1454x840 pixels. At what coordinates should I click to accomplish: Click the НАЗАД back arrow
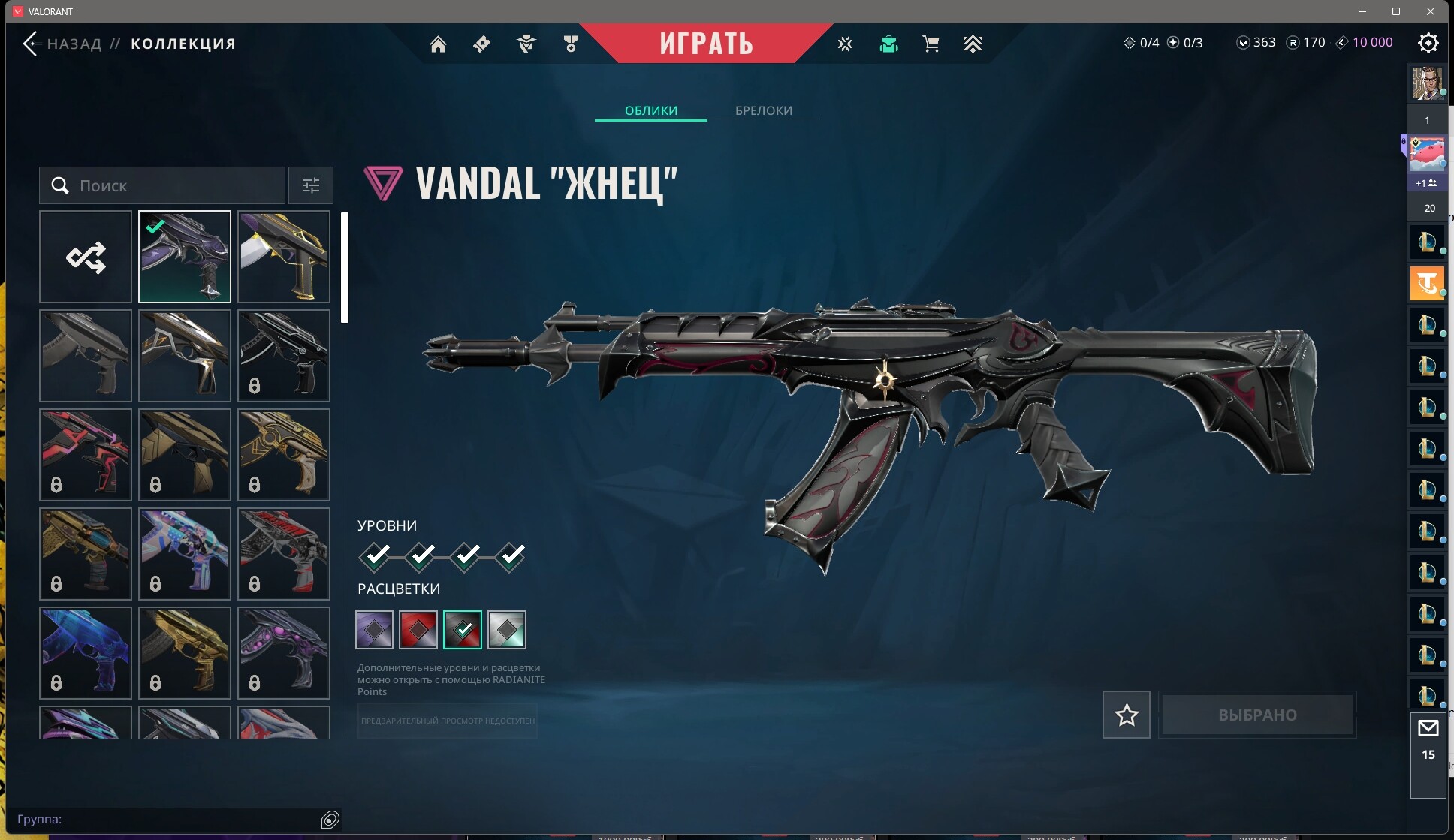coord(30,43)
